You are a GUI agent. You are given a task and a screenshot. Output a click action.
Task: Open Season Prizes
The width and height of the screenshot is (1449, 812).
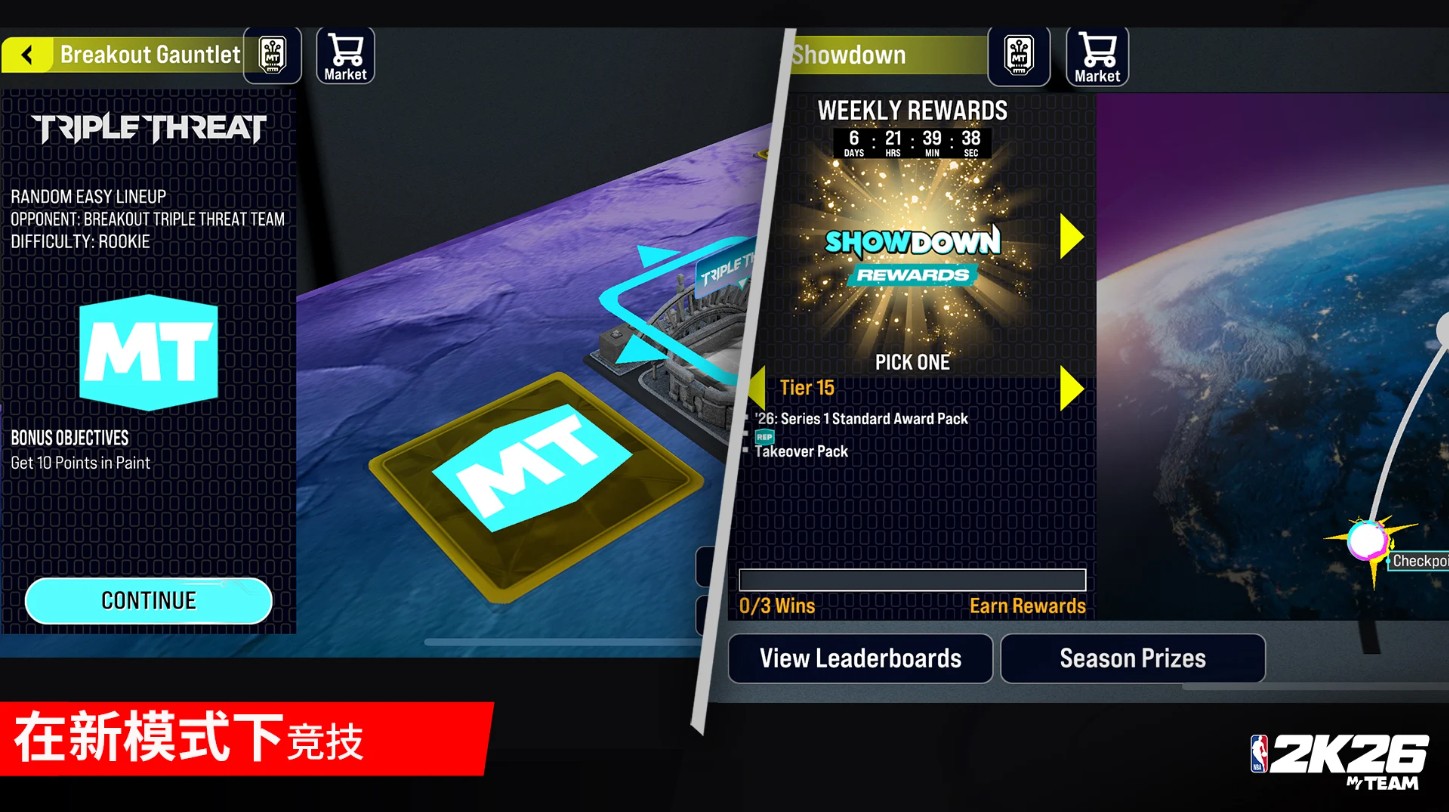coord(1132,658)
